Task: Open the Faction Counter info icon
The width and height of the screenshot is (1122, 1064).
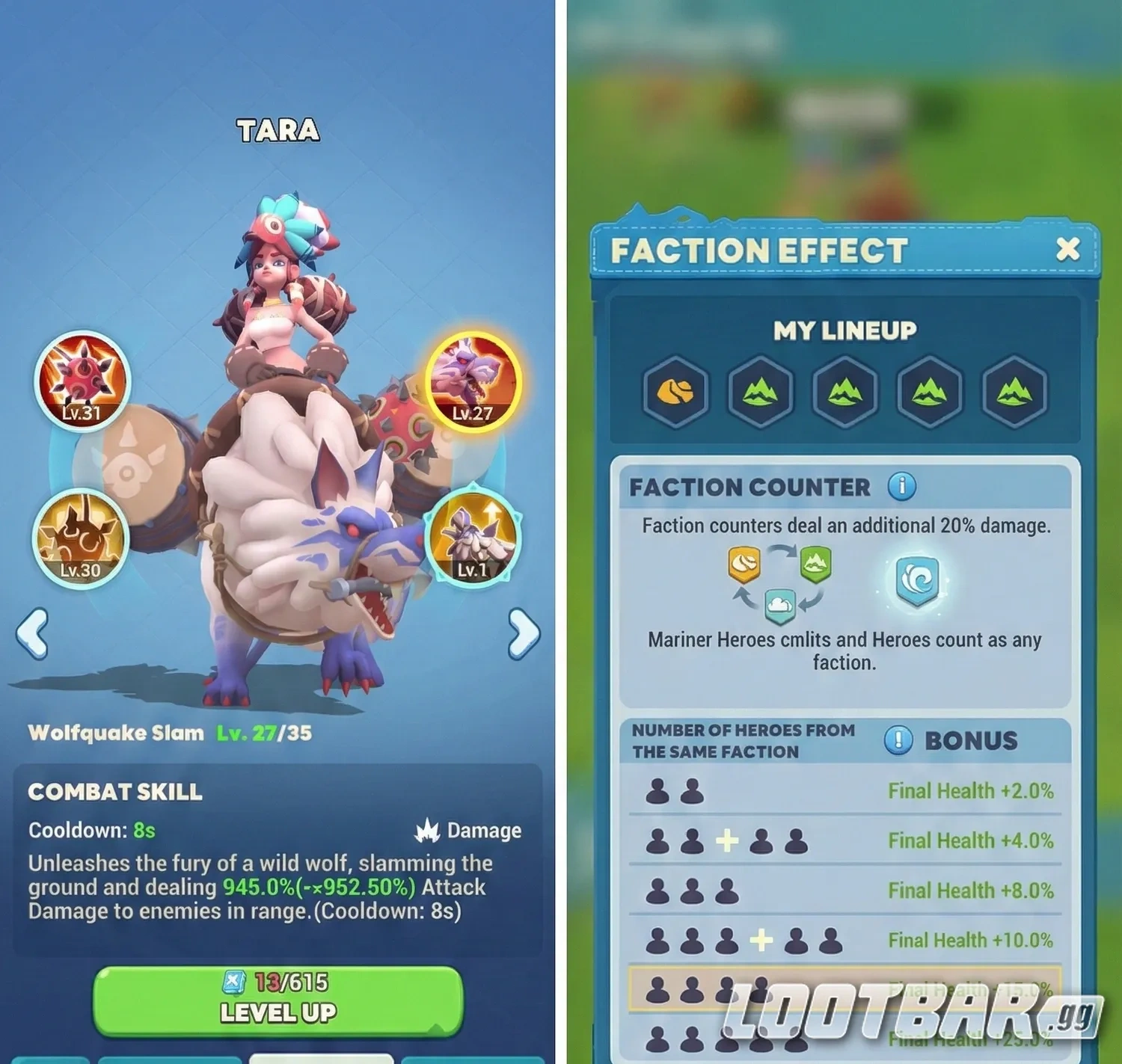Action: tap(901, 487)
